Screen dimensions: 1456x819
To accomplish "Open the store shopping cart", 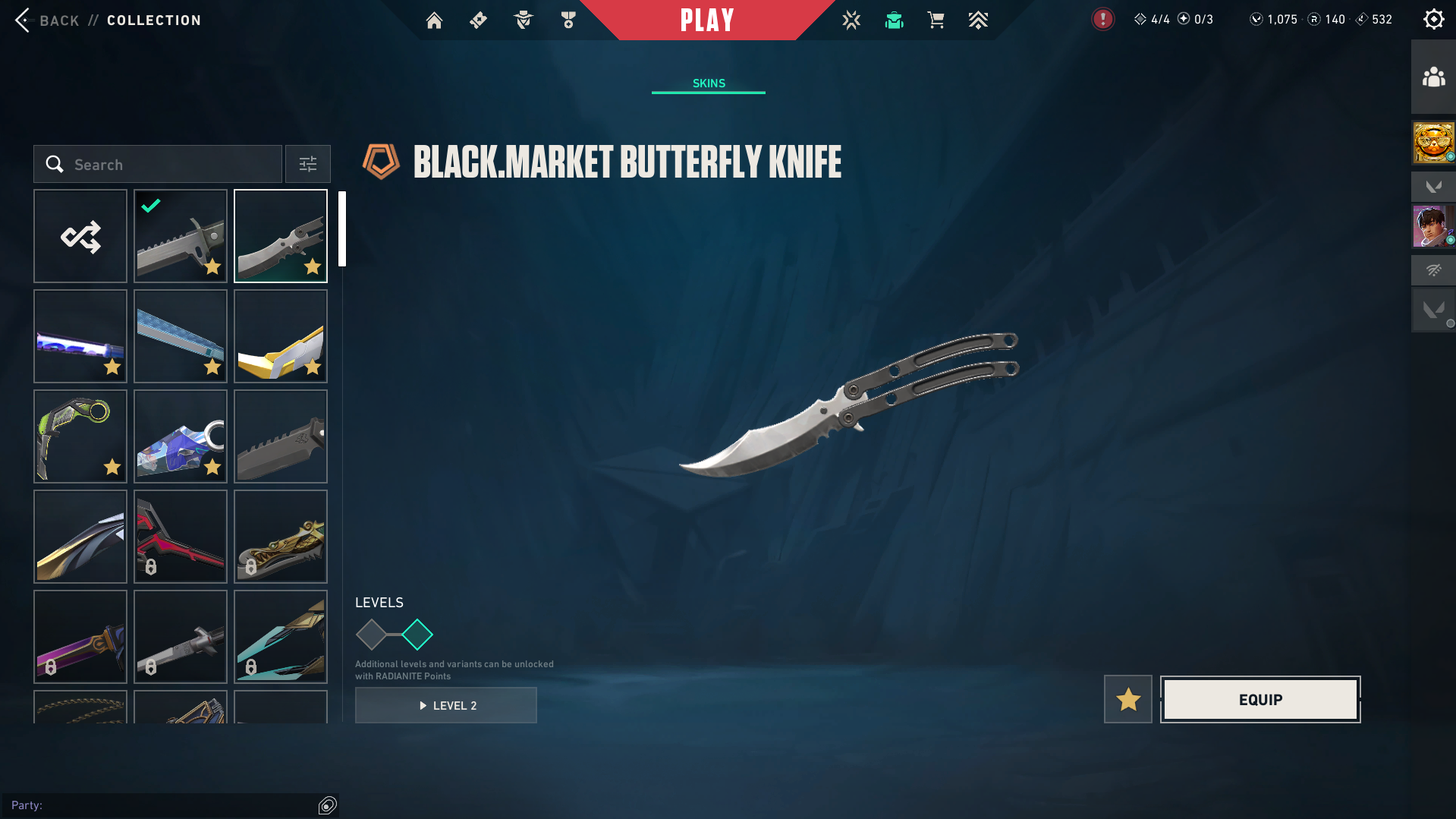I will tap(936, 20).
